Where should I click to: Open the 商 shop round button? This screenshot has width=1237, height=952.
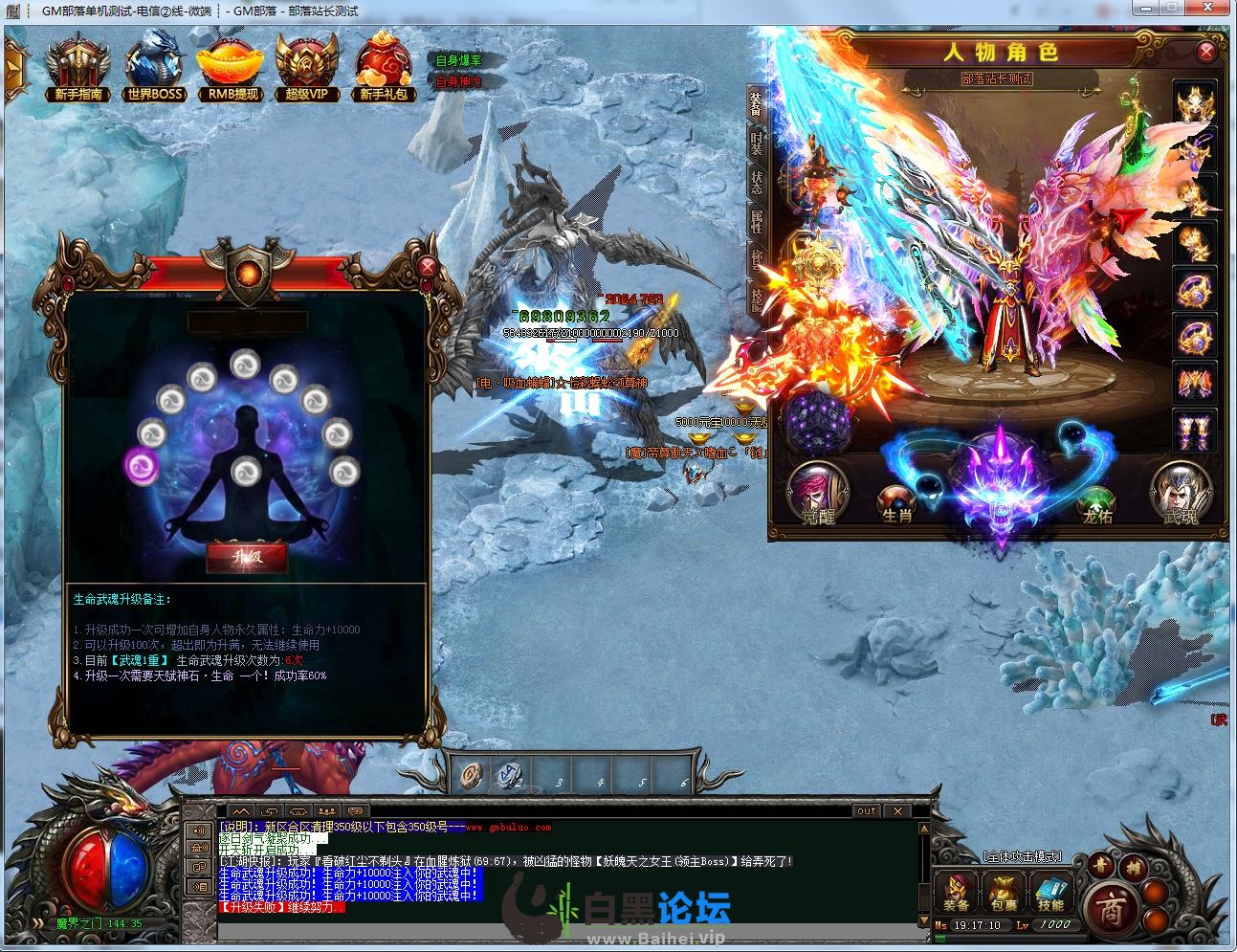tap(1110, 905)
